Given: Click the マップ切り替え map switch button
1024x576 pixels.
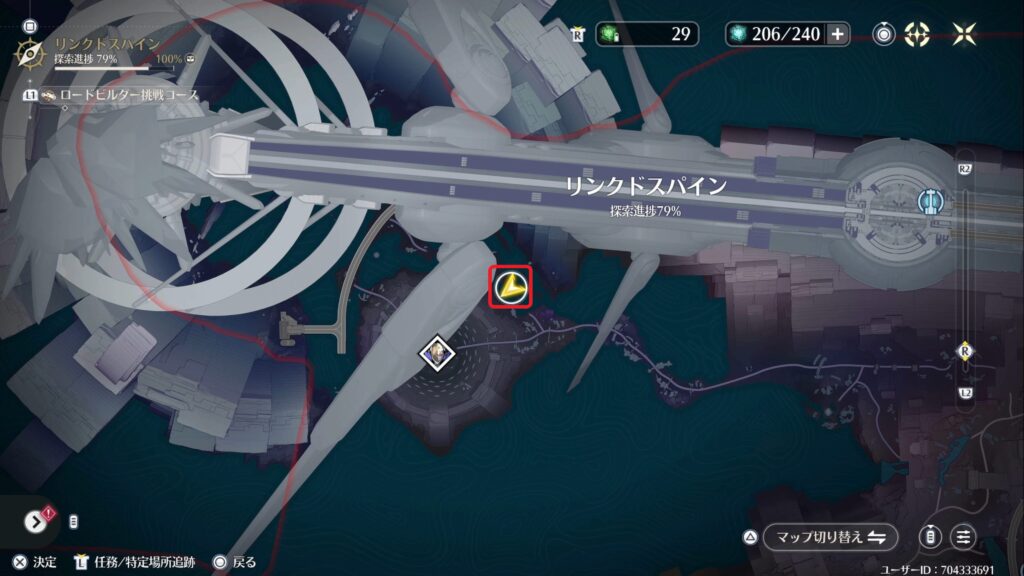Looking at the screenshot, I should (x=829, y=537).
